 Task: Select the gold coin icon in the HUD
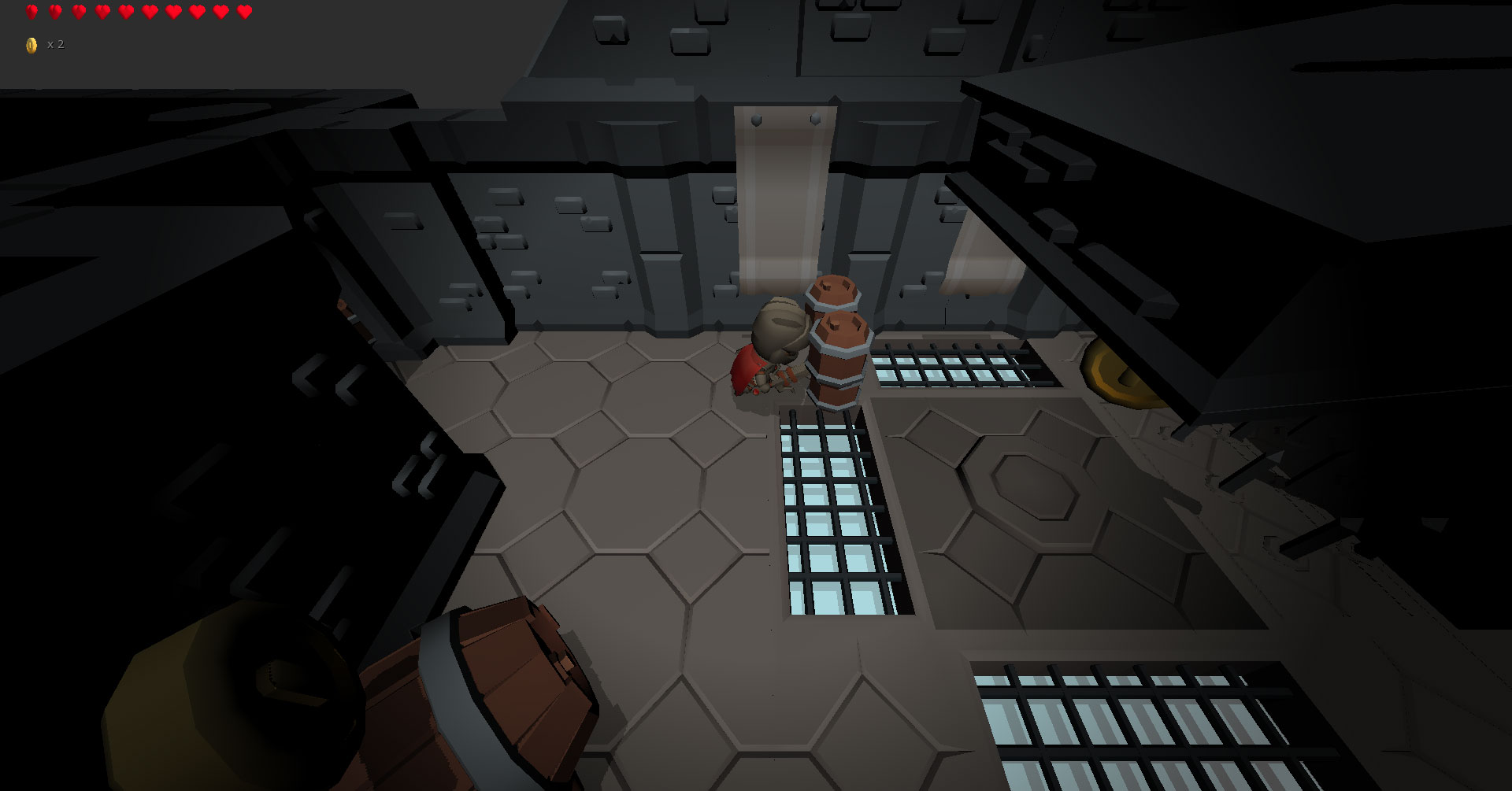click(x=31, y=45)
